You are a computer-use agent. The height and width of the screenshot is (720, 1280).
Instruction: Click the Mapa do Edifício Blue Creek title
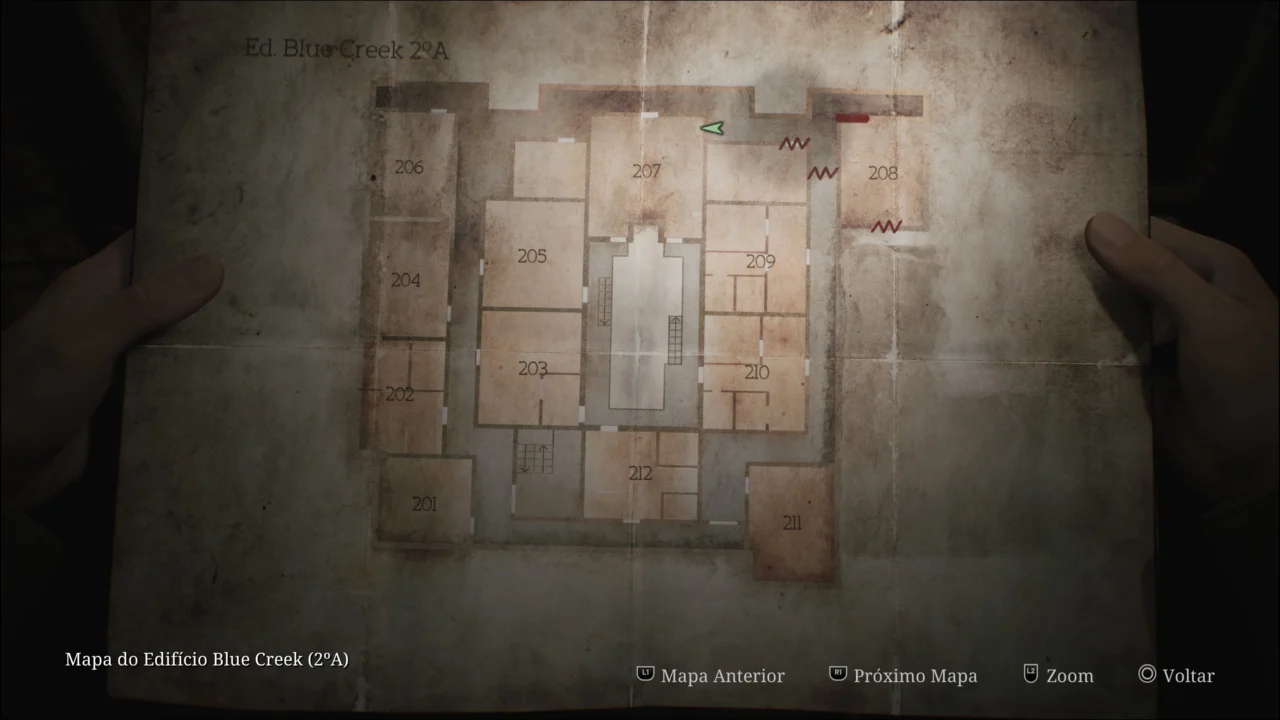pyautogui.click(x=206, y=660)
